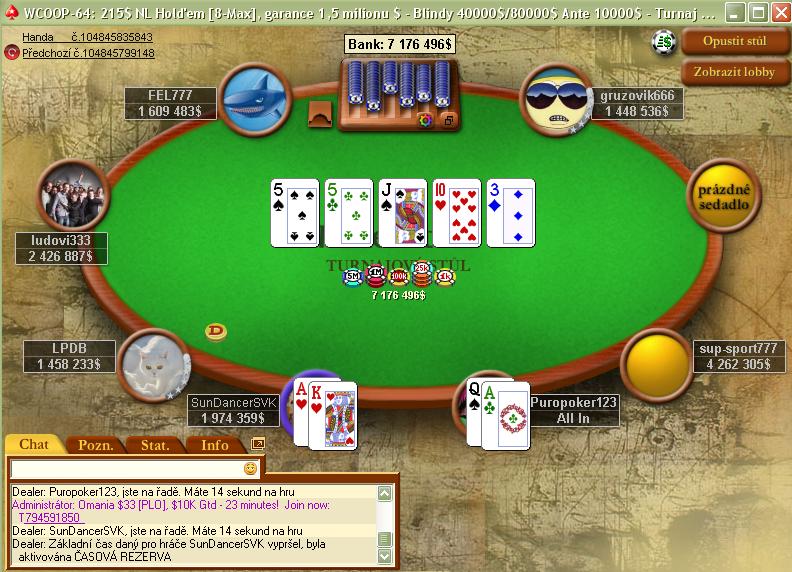Open the Stat. tab
Viewport: 792px width, 572px height.
pyautogui.click(x=154, y=445)
